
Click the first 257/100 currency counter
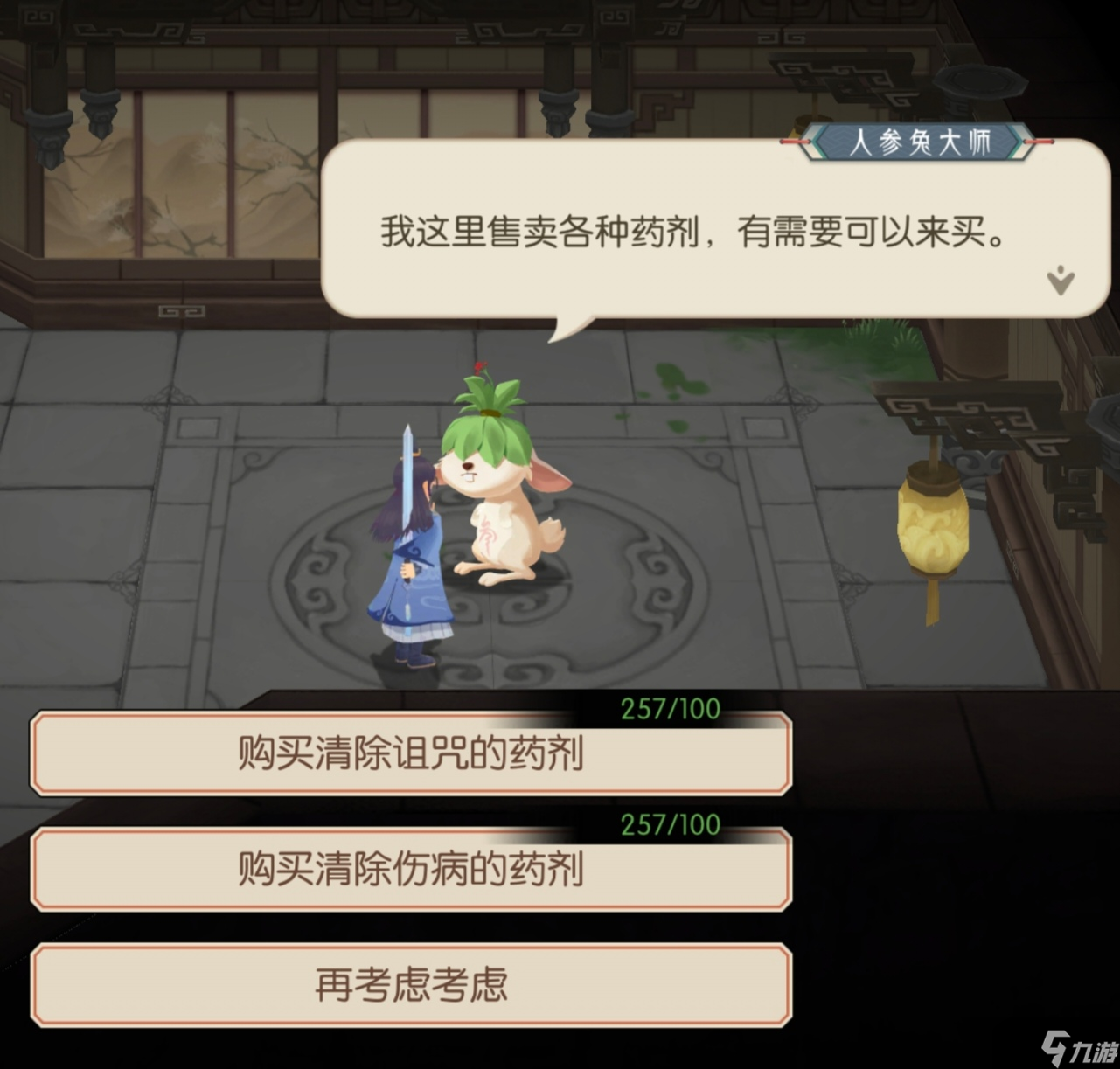[x=669, y=708]
